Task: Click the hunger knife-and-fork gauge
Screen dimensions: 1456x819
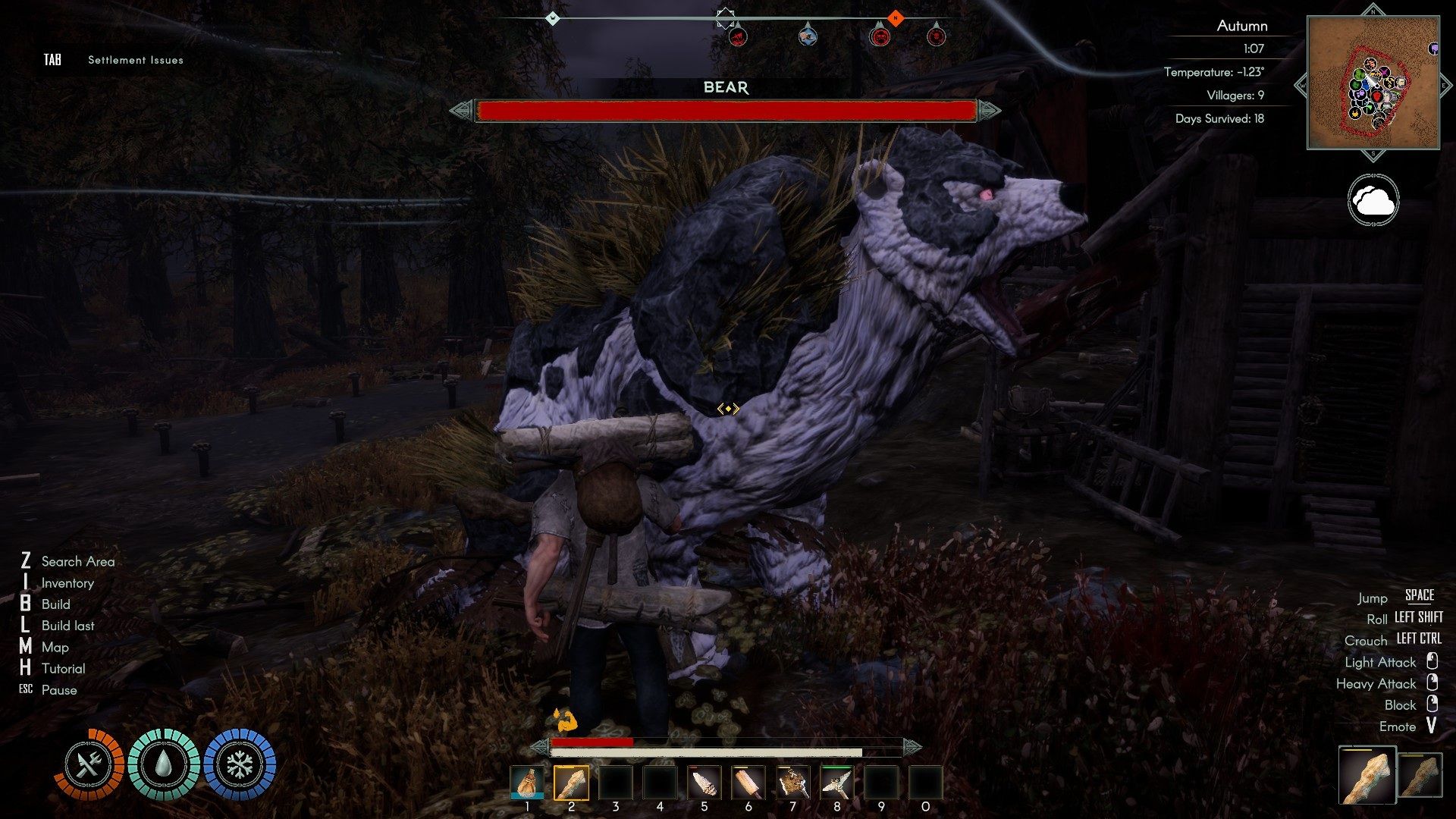Action: coord(89,765)
